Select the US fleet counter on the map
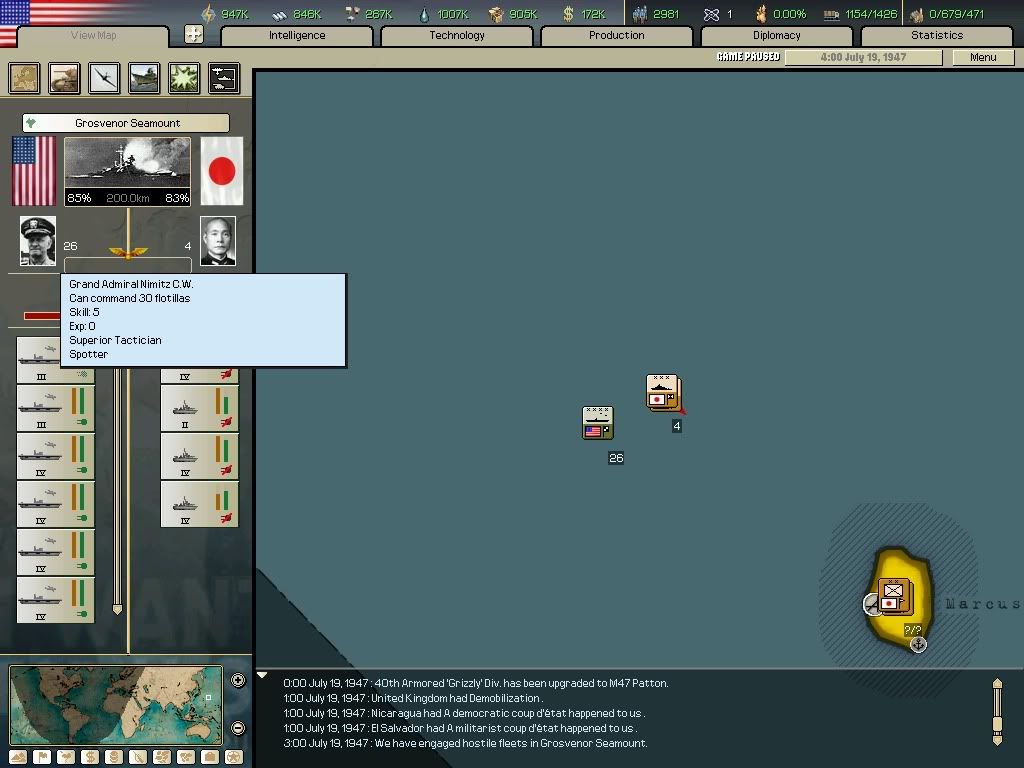Screen dimensions: 1024x768 pos(598,423)
